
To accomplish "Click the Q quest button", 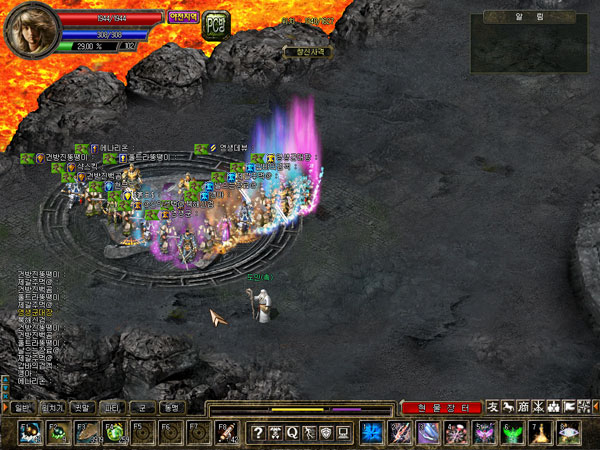I will (292, 432).
